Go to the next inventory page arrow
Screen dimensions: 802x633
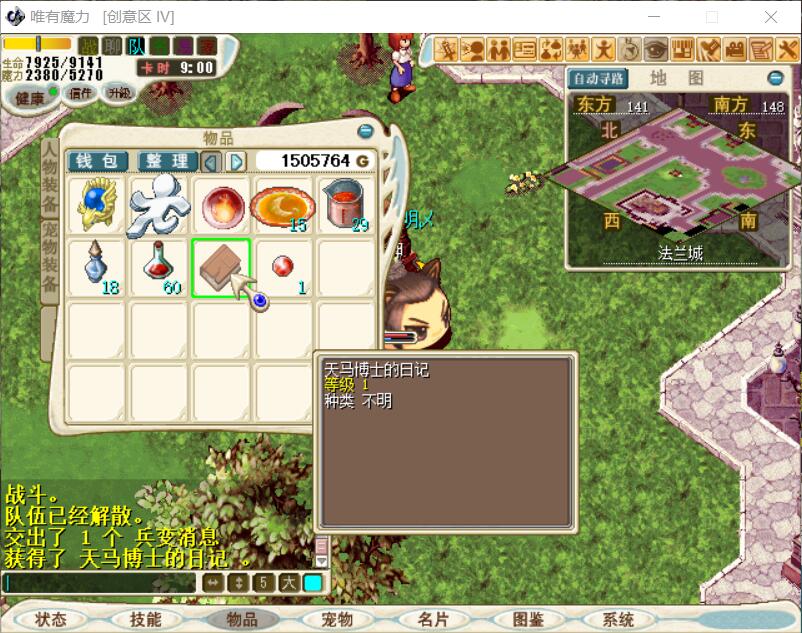click(236, 161)
